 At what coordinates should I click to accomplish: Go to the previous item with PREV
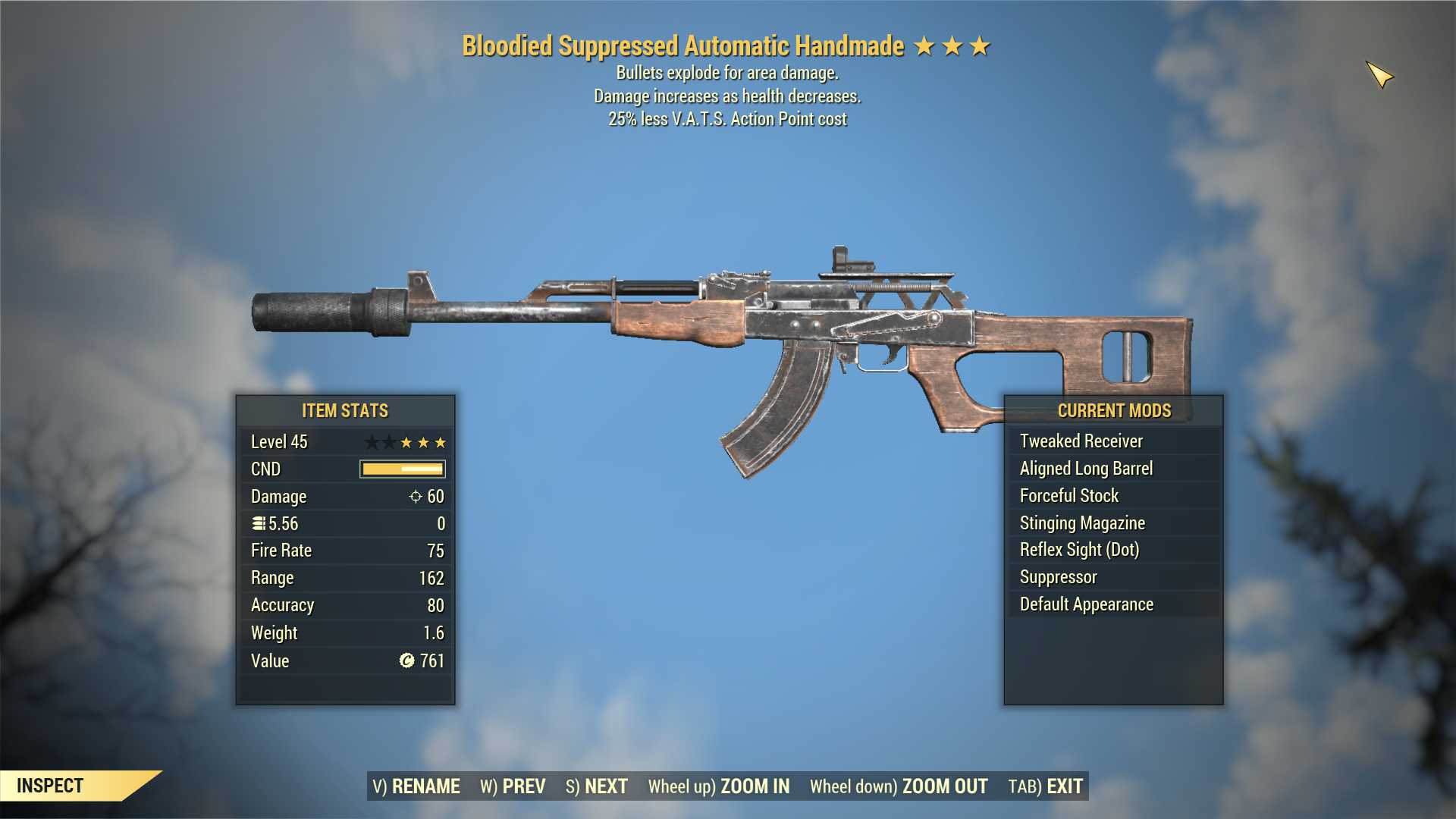[x=513, y=786]
